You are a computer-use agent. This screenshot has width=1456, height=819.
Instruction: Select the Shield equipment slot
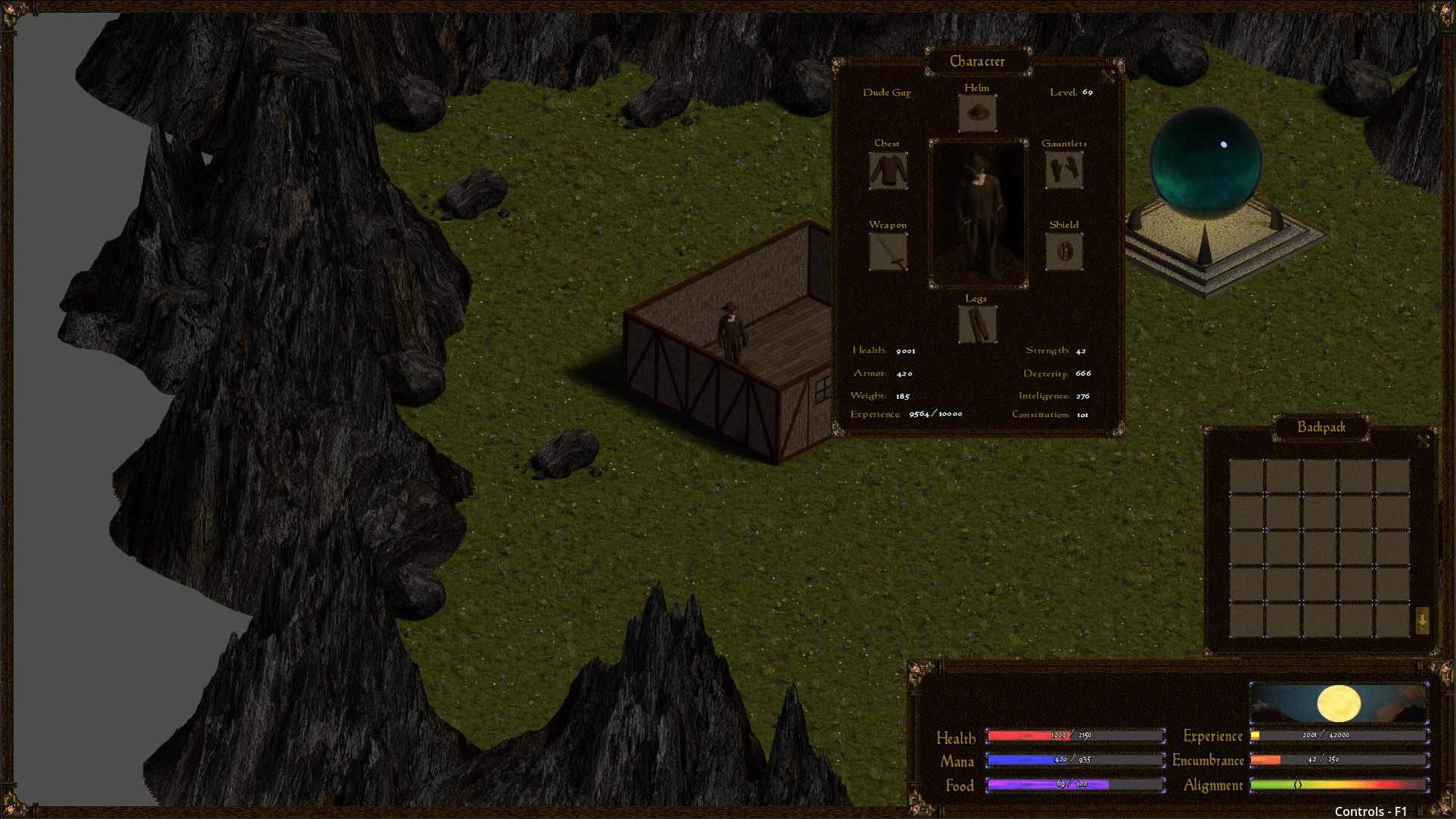point(1063,251)
